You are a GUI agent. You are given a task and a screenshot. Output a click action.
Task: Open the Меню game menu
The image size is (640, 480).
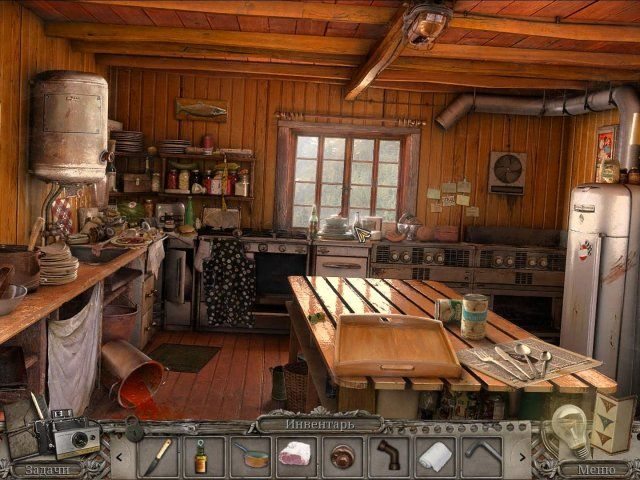click(x=595, y=469)
